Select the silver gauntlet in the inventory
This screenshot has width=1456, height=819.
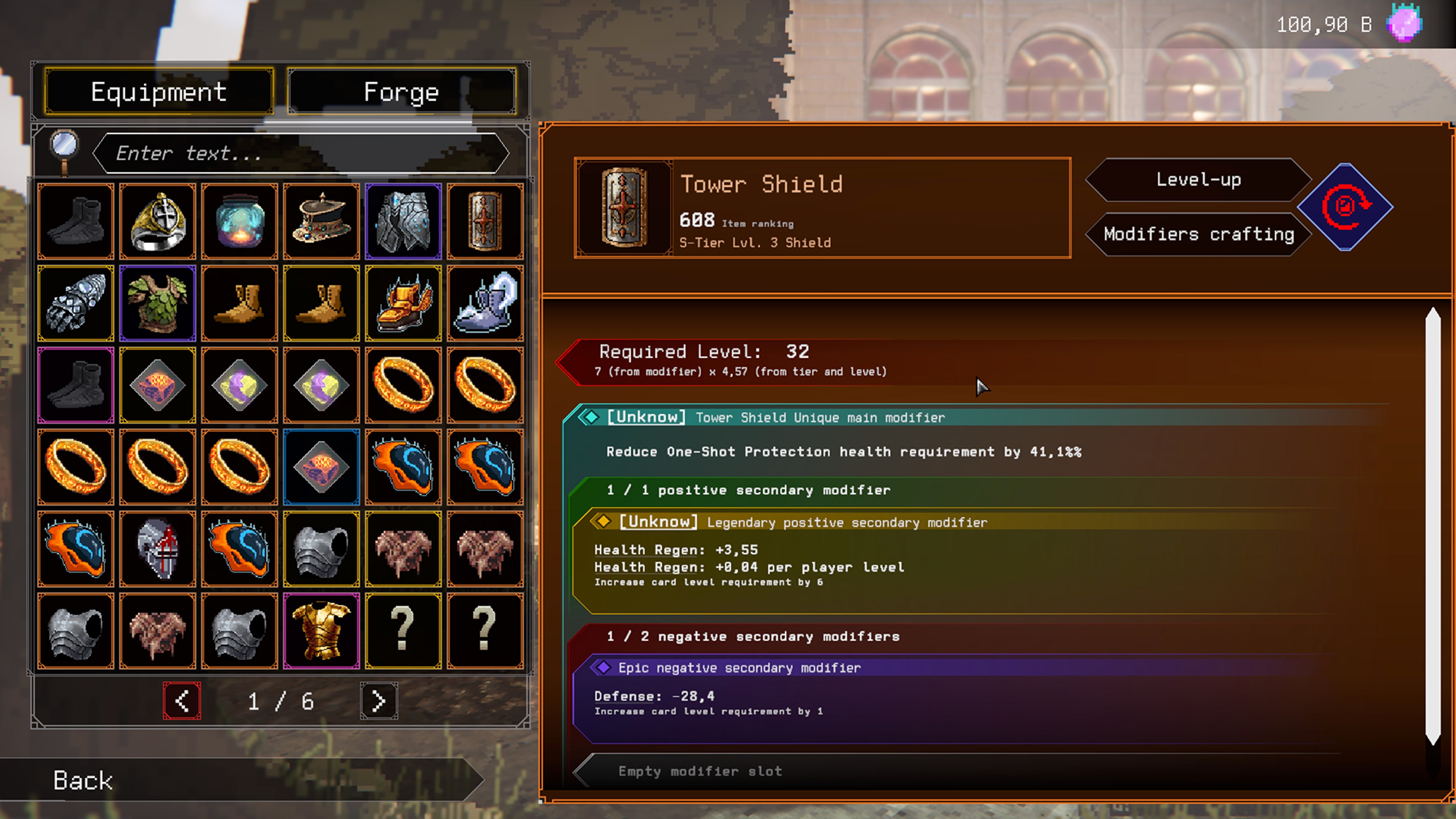click(x=76, y=303)
